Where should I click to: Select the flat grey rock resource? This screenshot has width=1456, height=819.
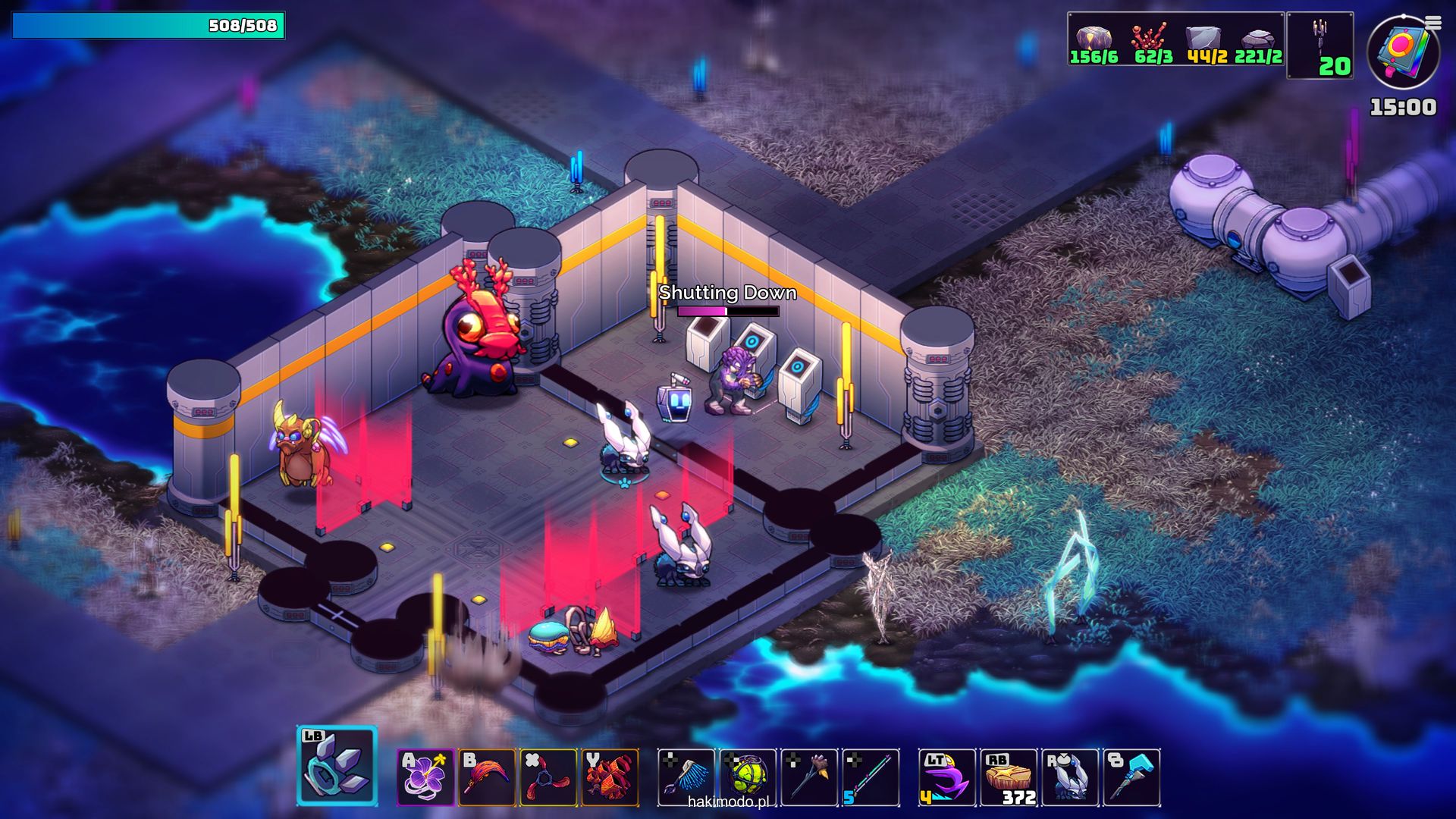point(1257,38)
